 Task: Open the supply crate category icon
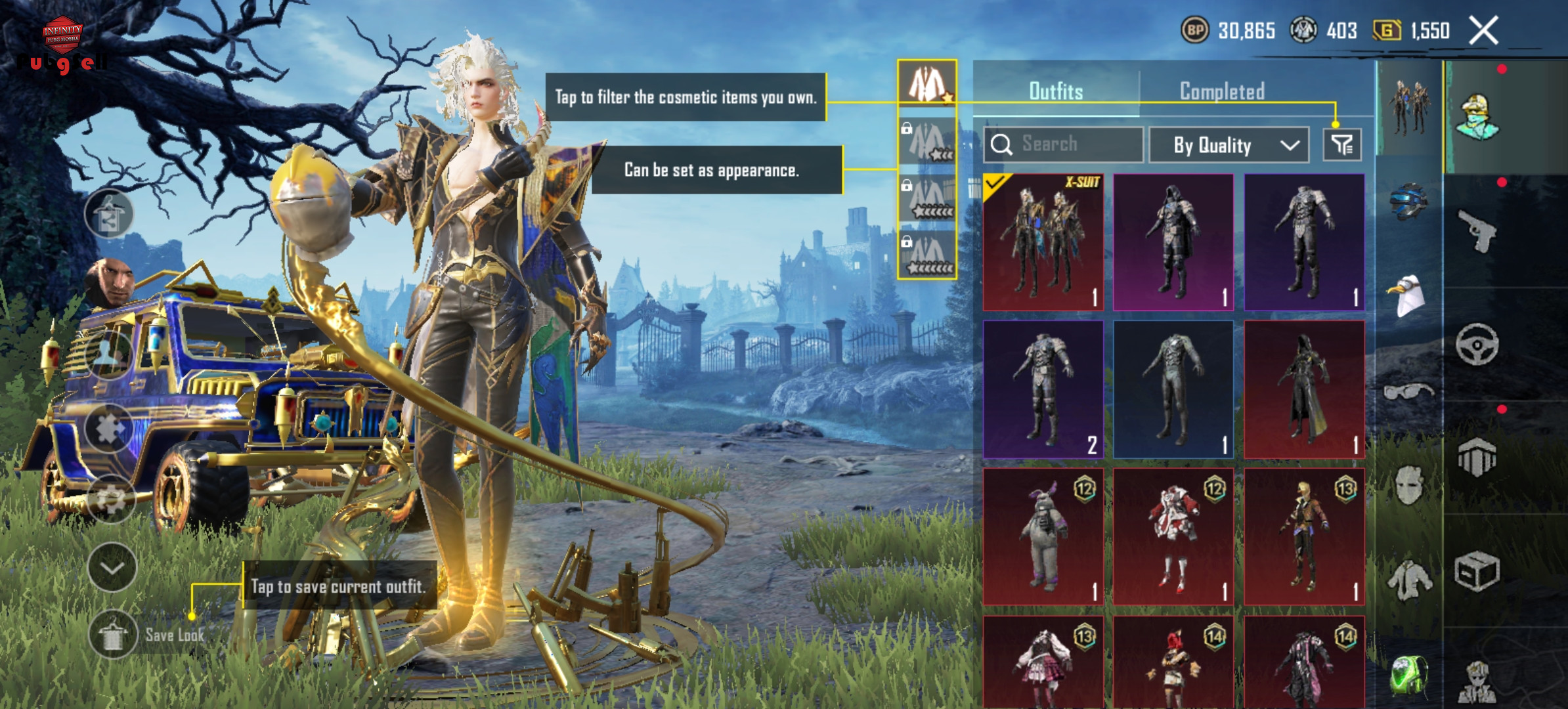(1477, 571)
